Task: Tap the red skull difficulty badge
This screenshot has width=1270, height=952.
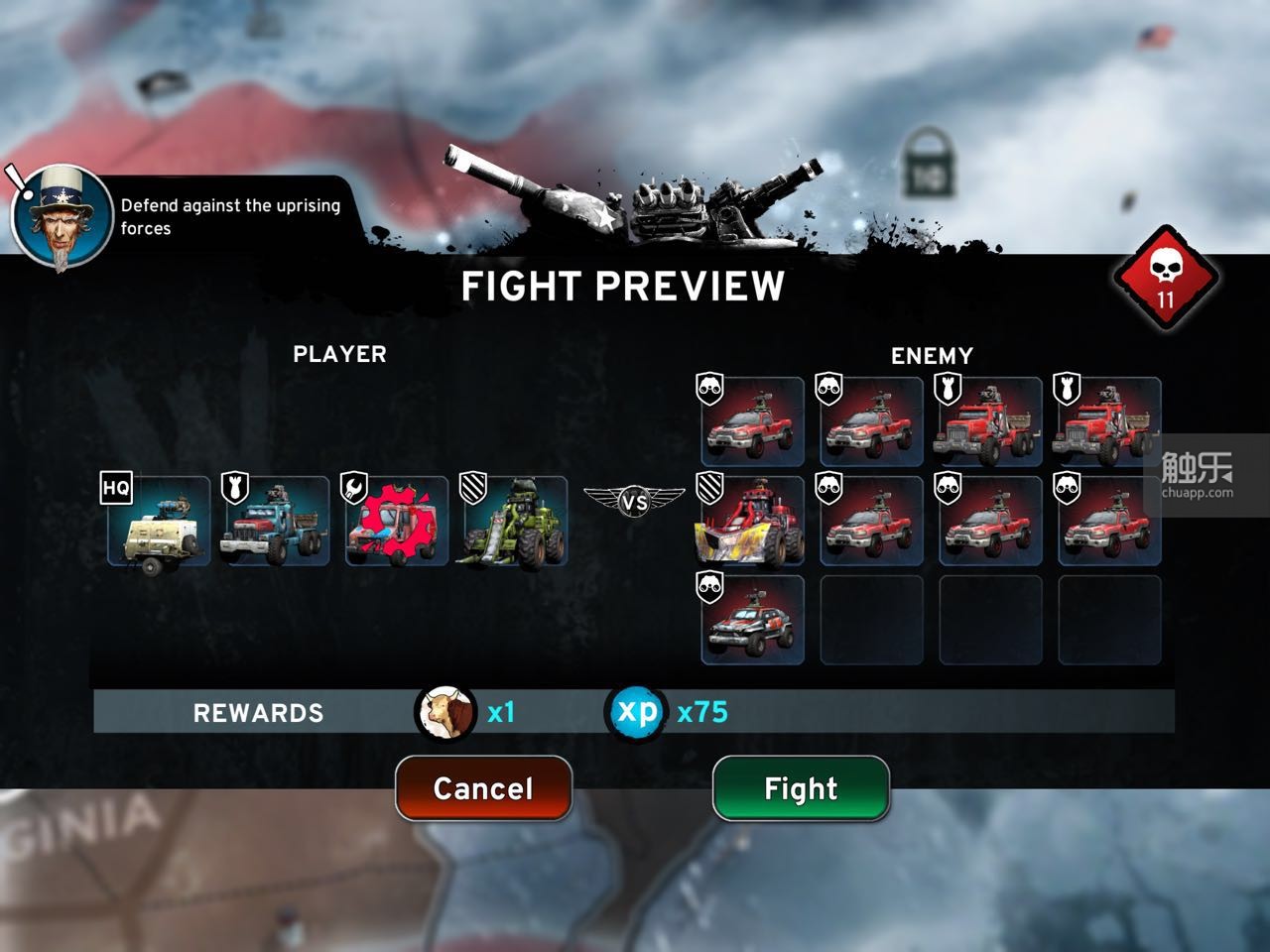Action: click(x=1166, y=280)
